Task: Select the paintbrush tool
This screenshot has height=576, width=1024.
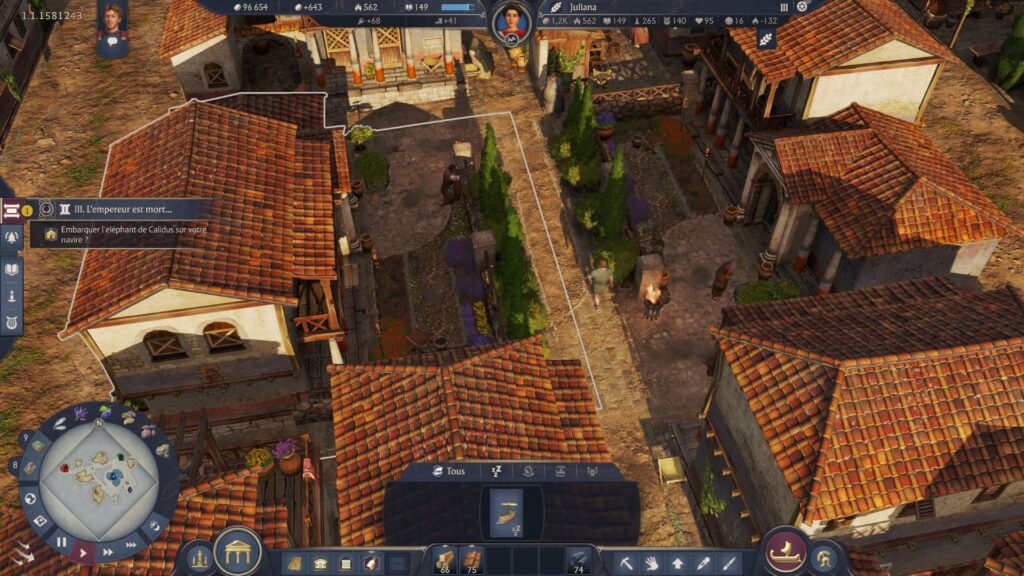Action: point(730,563)
